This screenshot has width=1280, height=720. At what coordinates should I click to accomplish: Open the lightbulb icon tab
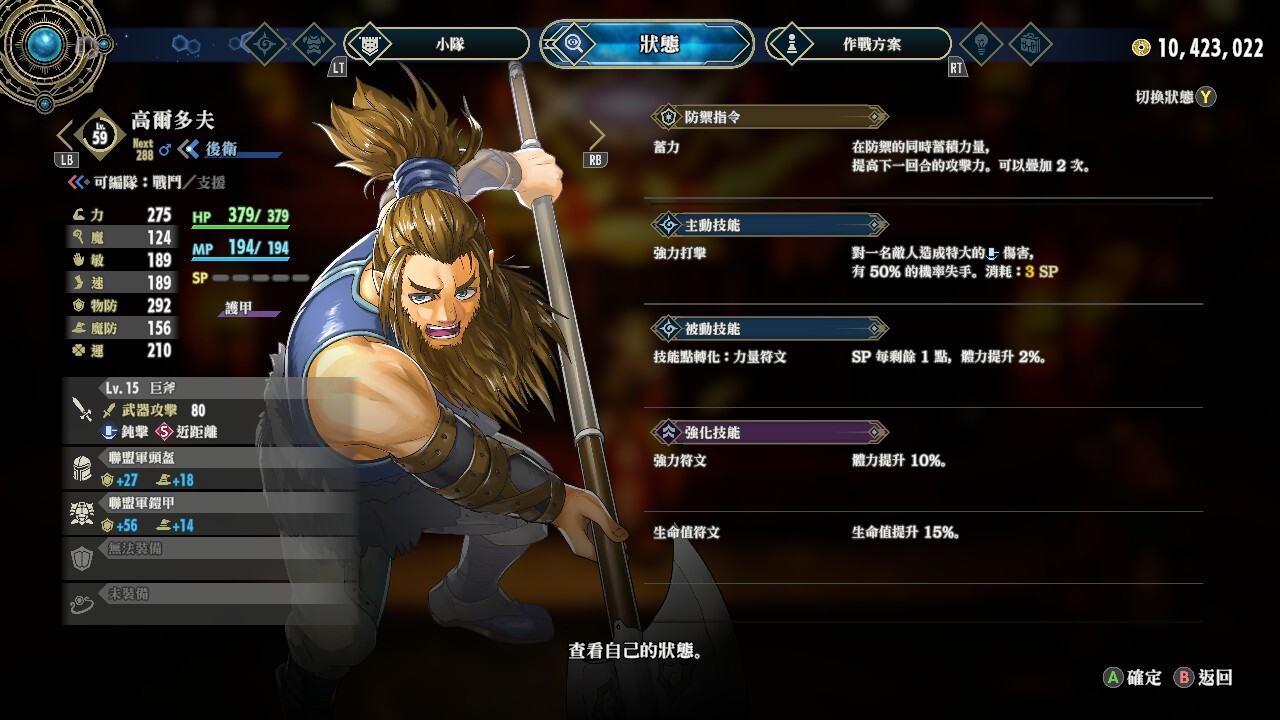[980, 44]
